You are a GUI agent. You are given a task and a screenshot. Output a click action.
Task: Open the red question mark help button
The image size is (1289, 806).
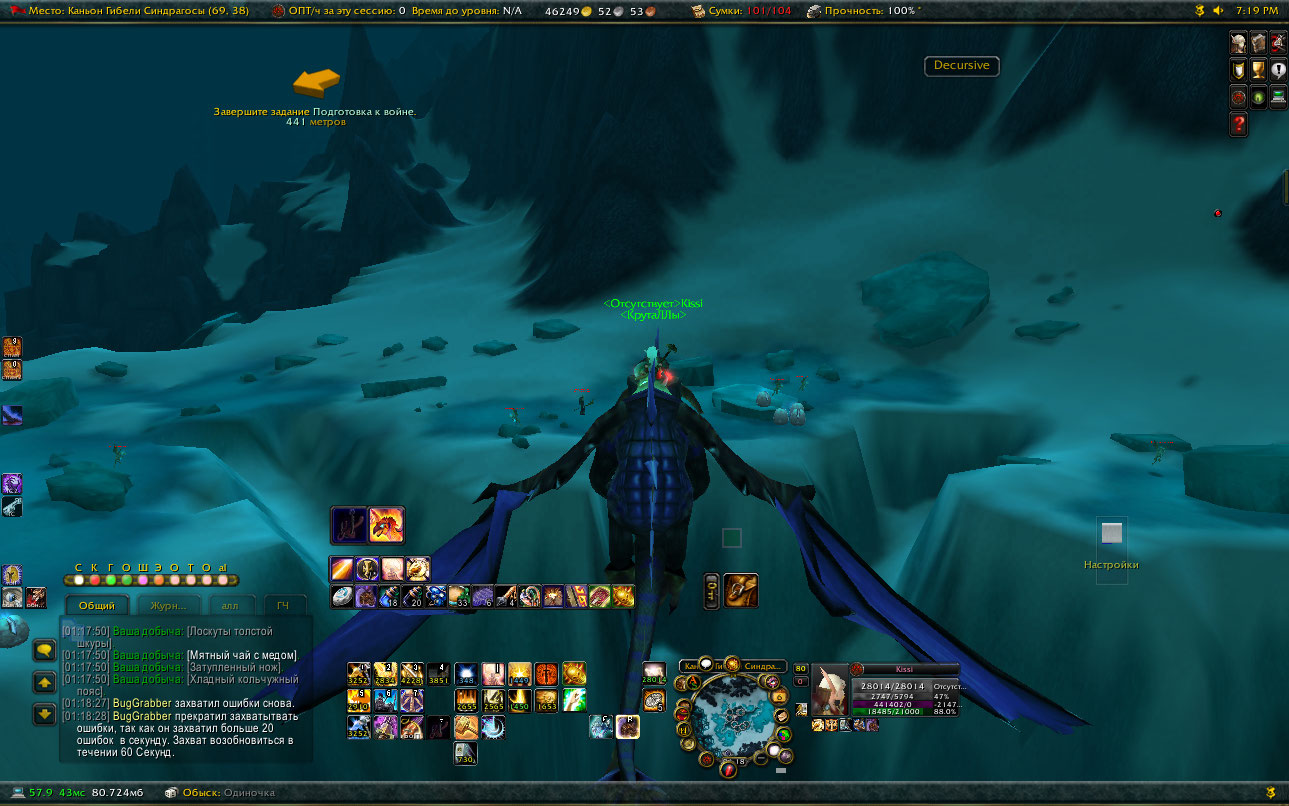1239,124
